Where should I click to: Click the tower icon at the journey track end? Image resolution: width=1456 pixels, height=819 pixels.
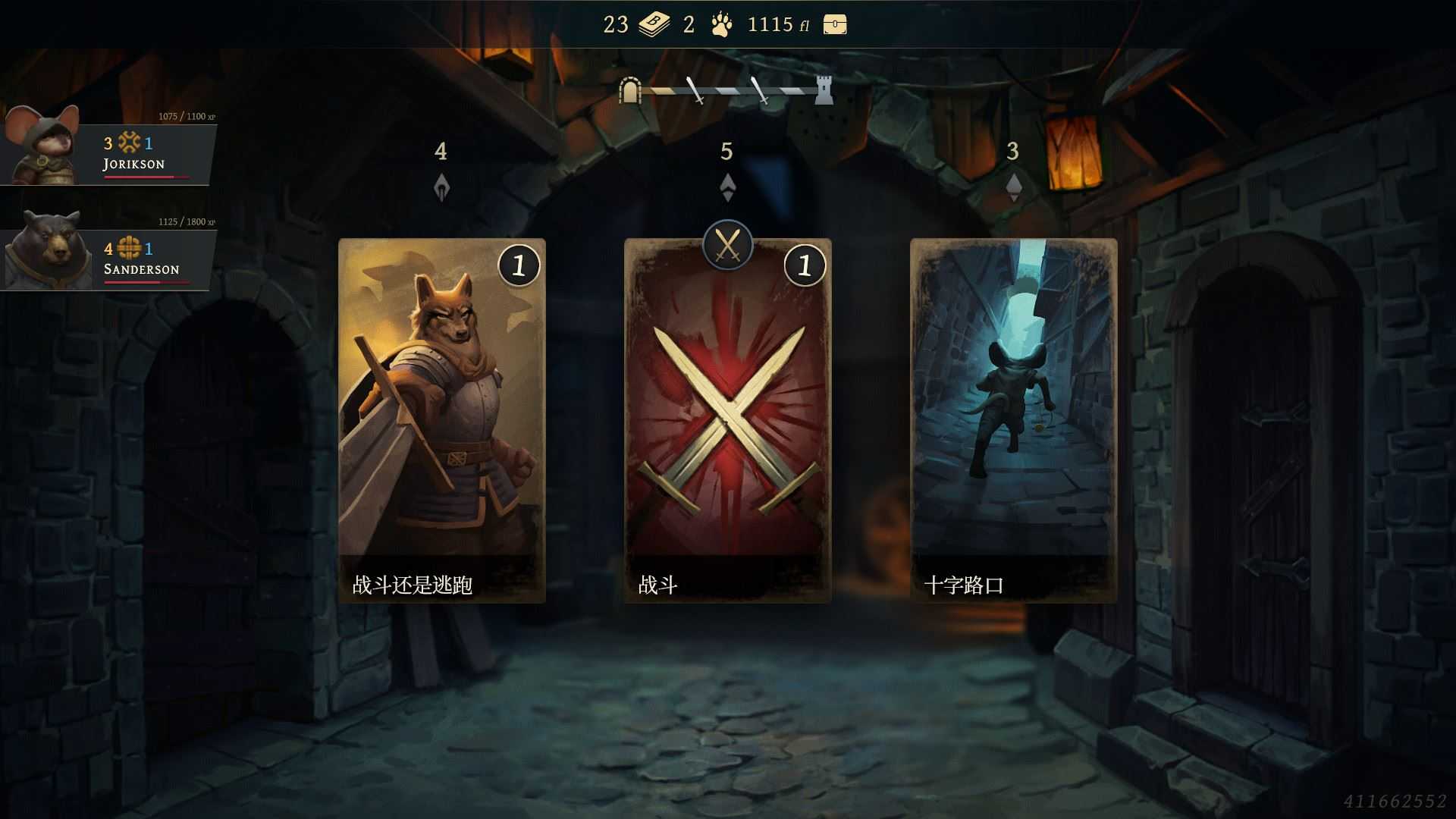pos(824,89)
